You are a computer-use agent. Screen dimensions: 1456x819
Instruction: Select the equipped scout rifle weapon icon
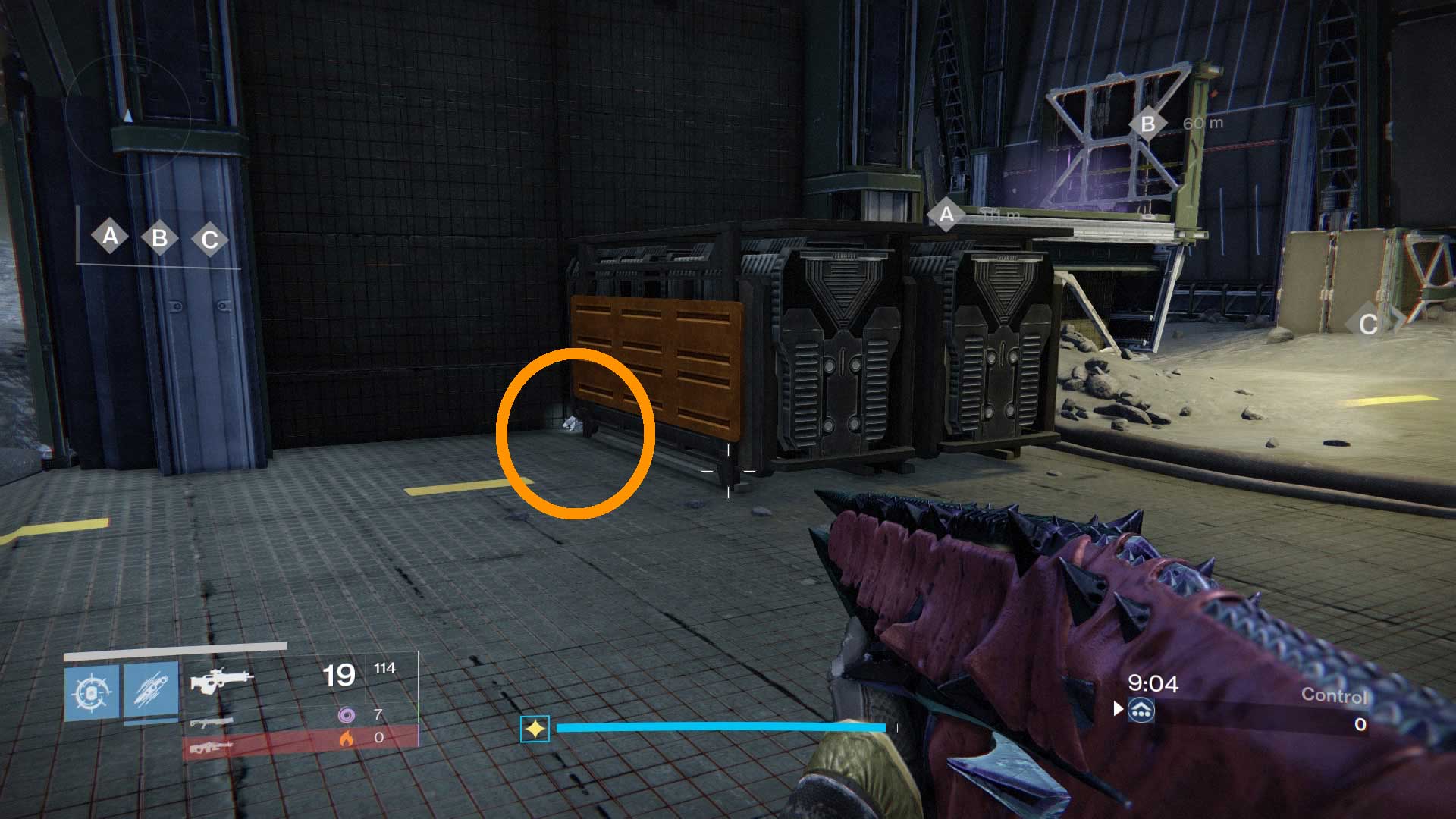[x=220, y=679]
